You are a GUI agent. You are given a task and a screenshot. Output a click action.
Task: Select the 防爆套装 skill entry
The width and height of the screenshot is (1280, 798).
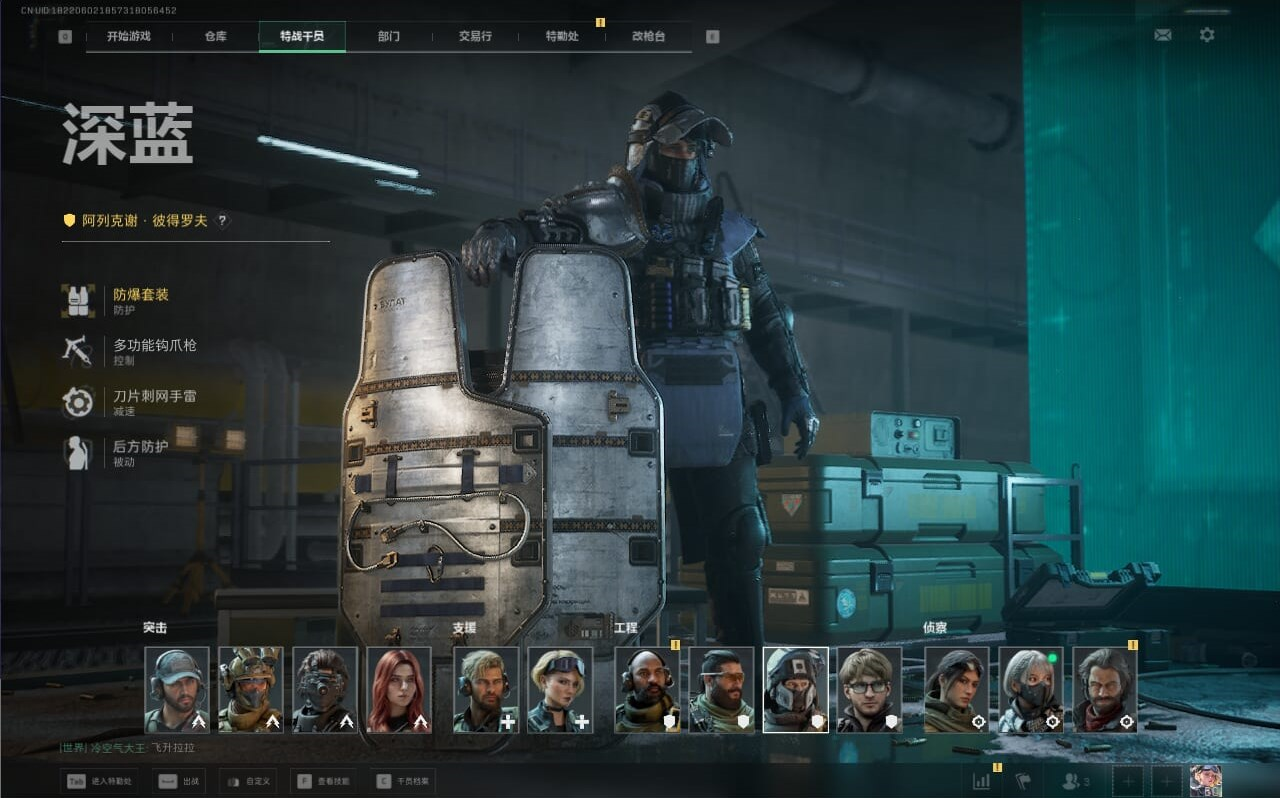[140, 300]
